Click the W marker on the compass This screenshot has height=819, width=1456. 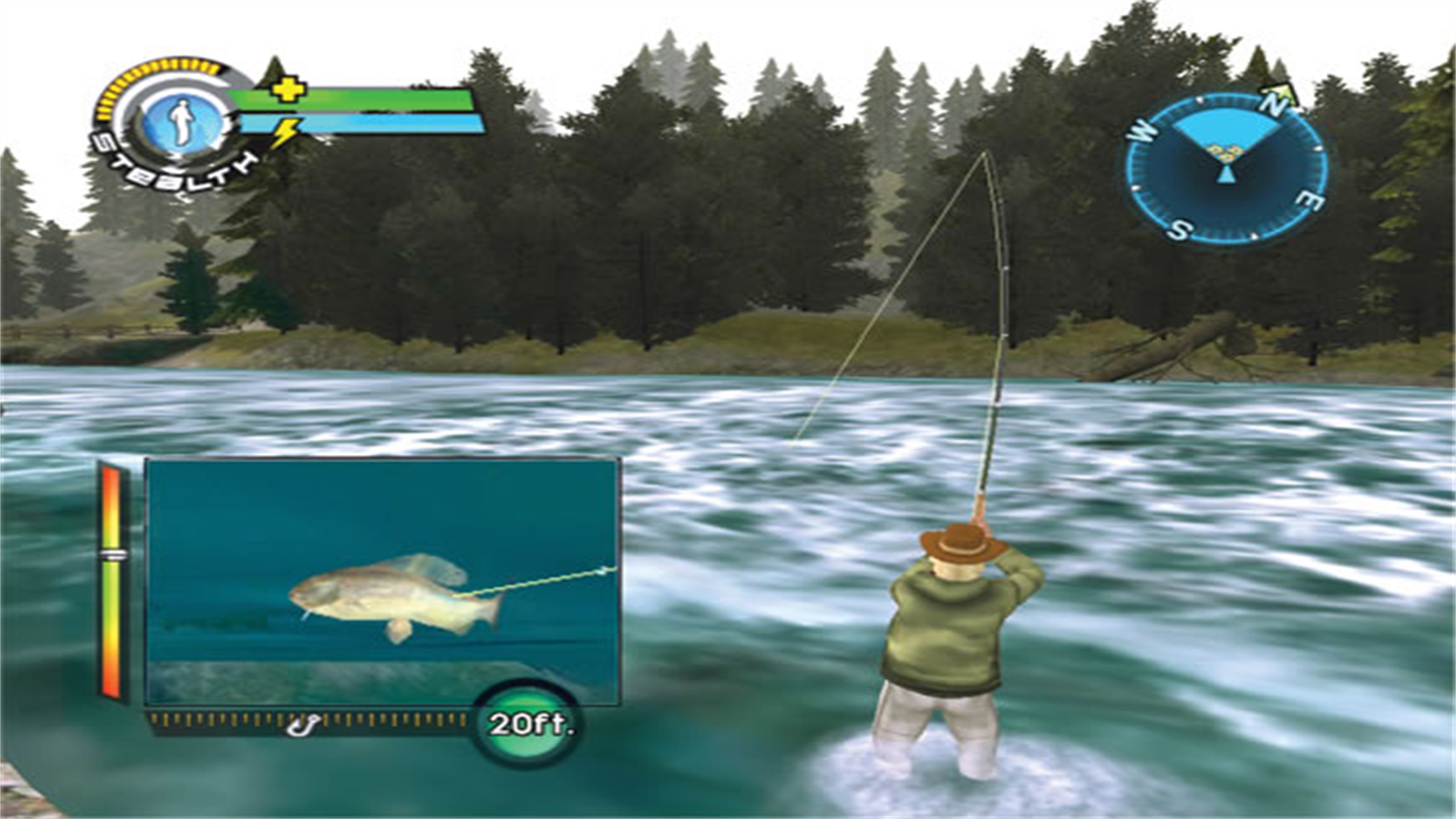(x=1141, y=129)
